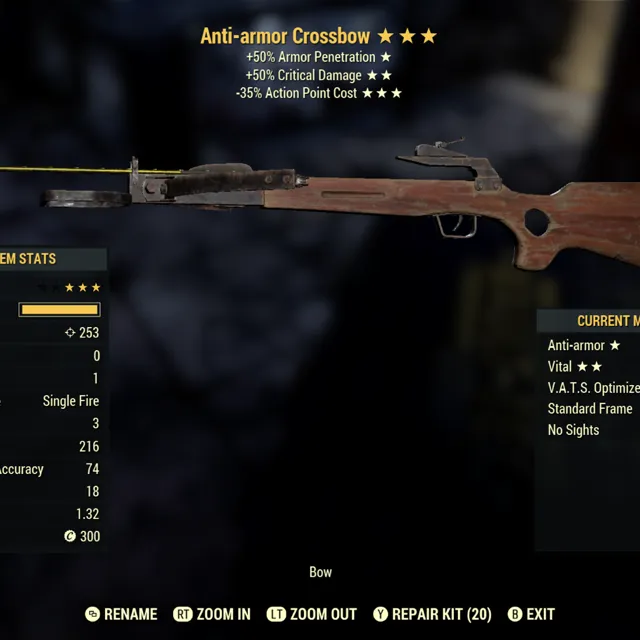Use the Repair Kit (20) option
The height and width of the screenshot is (640, 640).
432,614
